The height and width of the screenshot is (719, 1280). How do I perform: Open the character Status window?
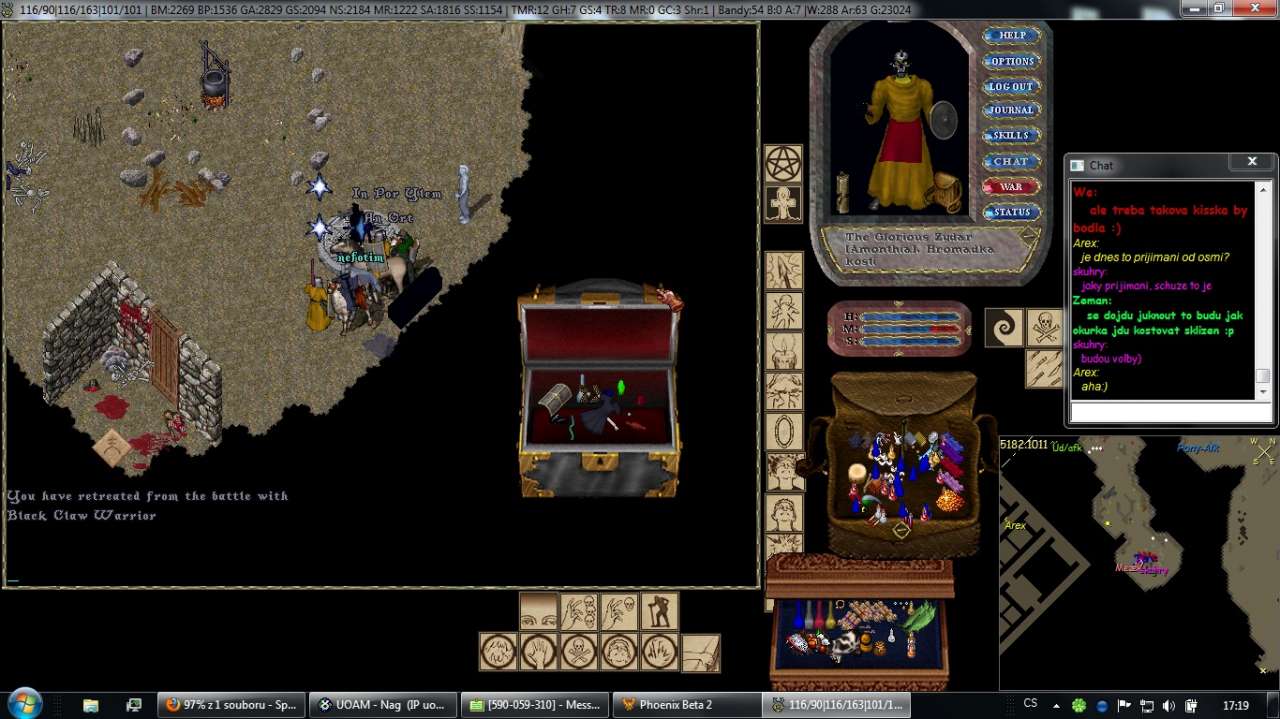coord(1012,212)
